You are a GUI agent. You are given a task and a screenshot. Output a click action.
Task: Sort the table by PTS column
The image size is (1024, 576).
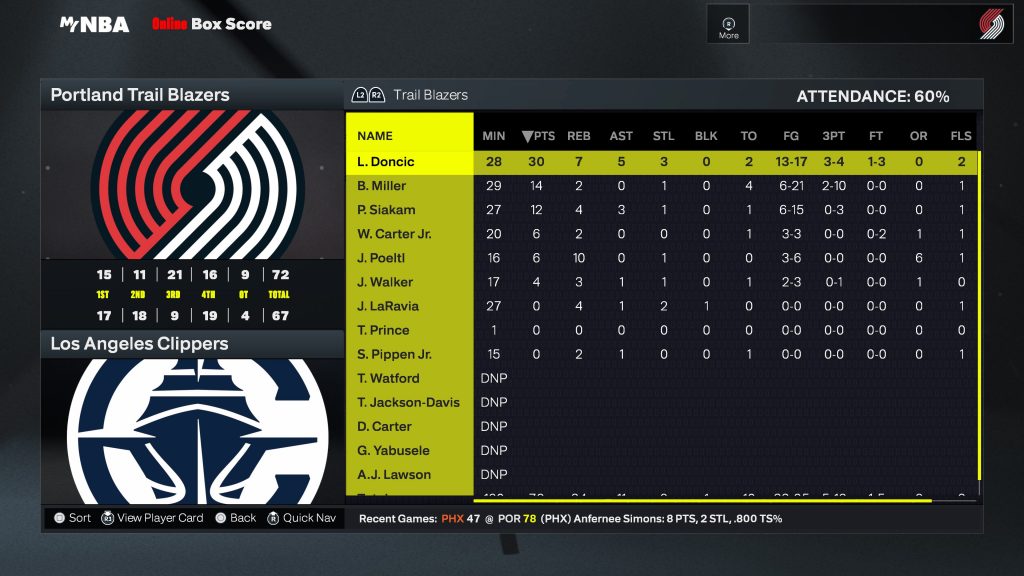click(538, 136)
